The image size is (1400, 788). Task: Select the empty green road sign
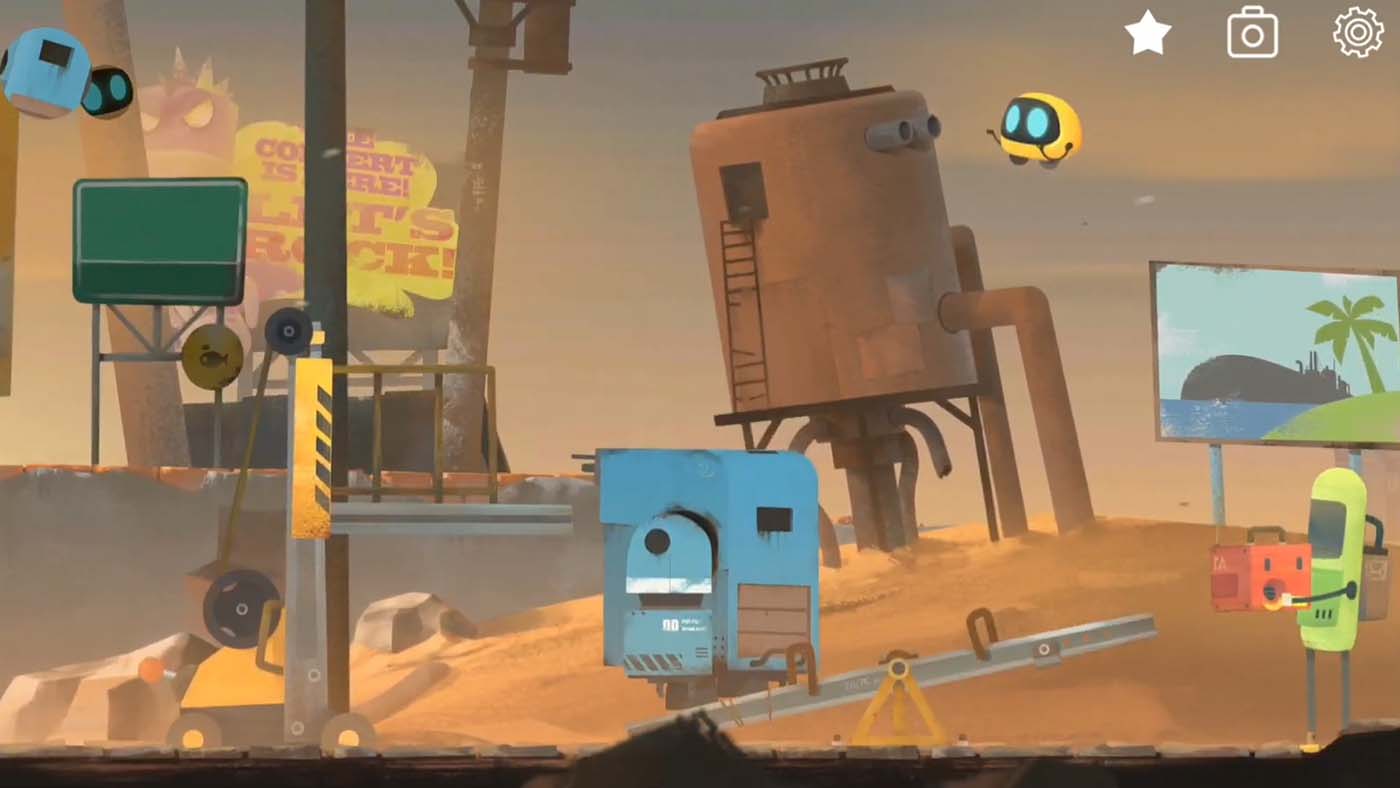click(158, 240)
